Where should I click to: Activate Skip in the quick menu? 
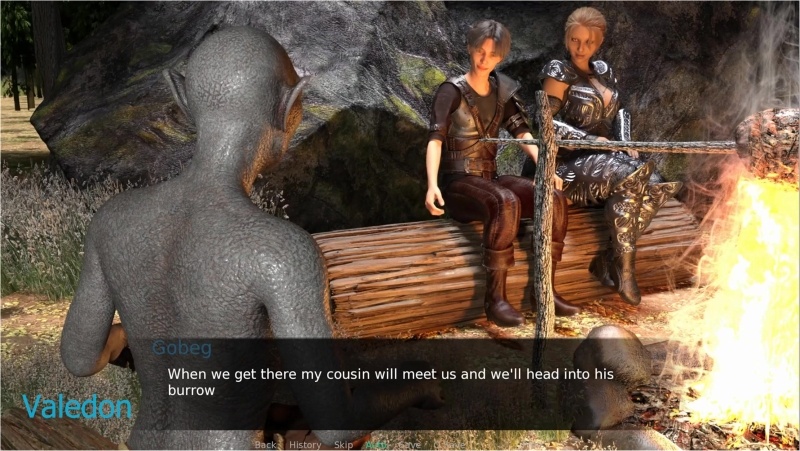[x=343, y=444]
